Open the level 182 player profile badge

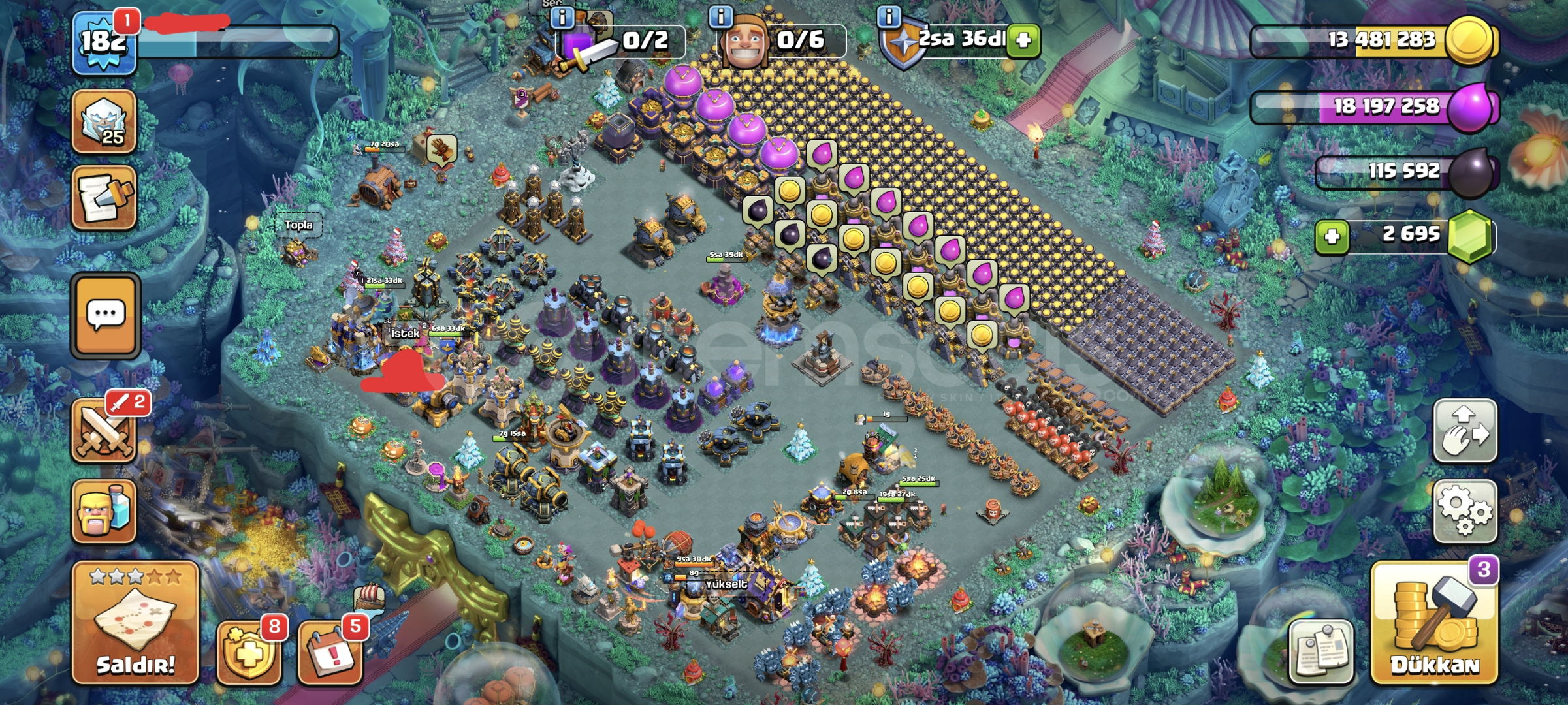[x=104, y=43]
